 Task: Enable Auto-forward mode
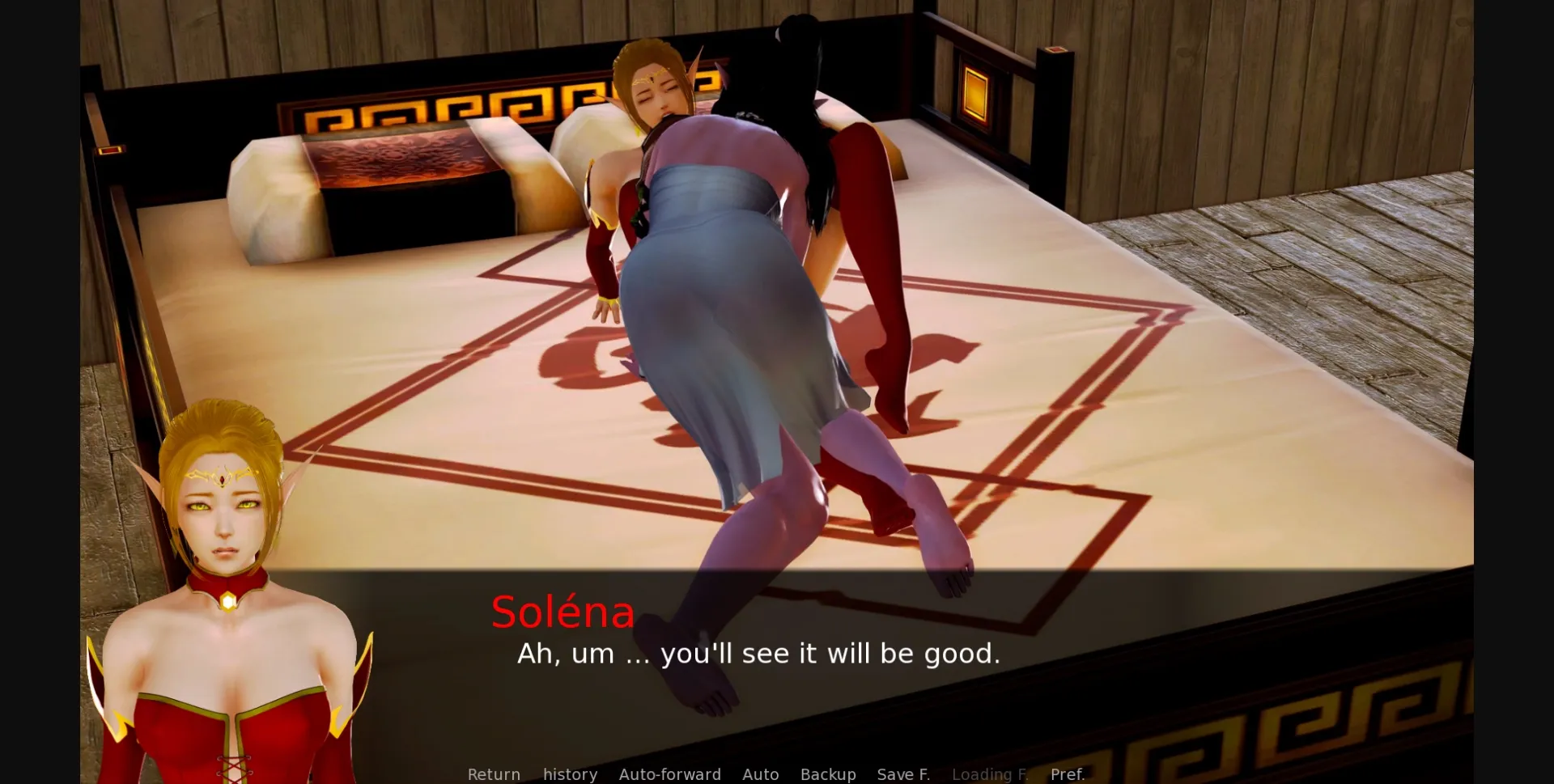click(x=670, y=774)
